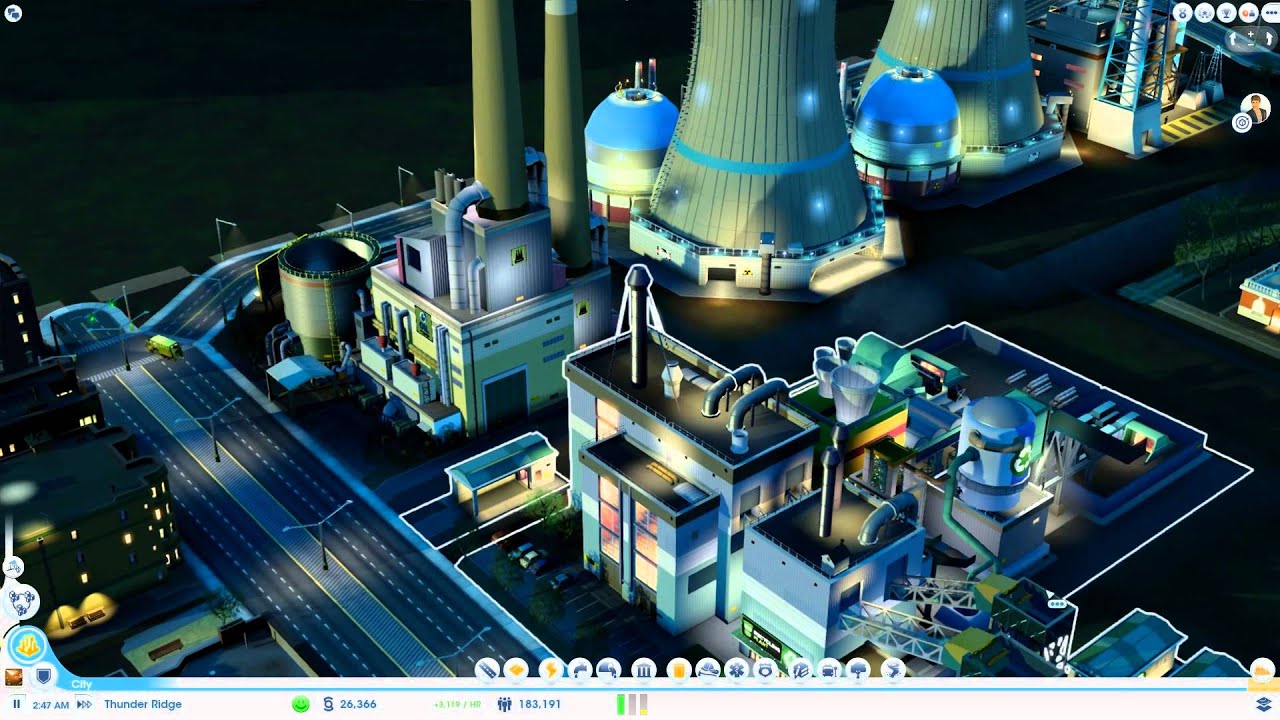
Task: Open the Fire helmet menu
Action: [x=706, y=669]
